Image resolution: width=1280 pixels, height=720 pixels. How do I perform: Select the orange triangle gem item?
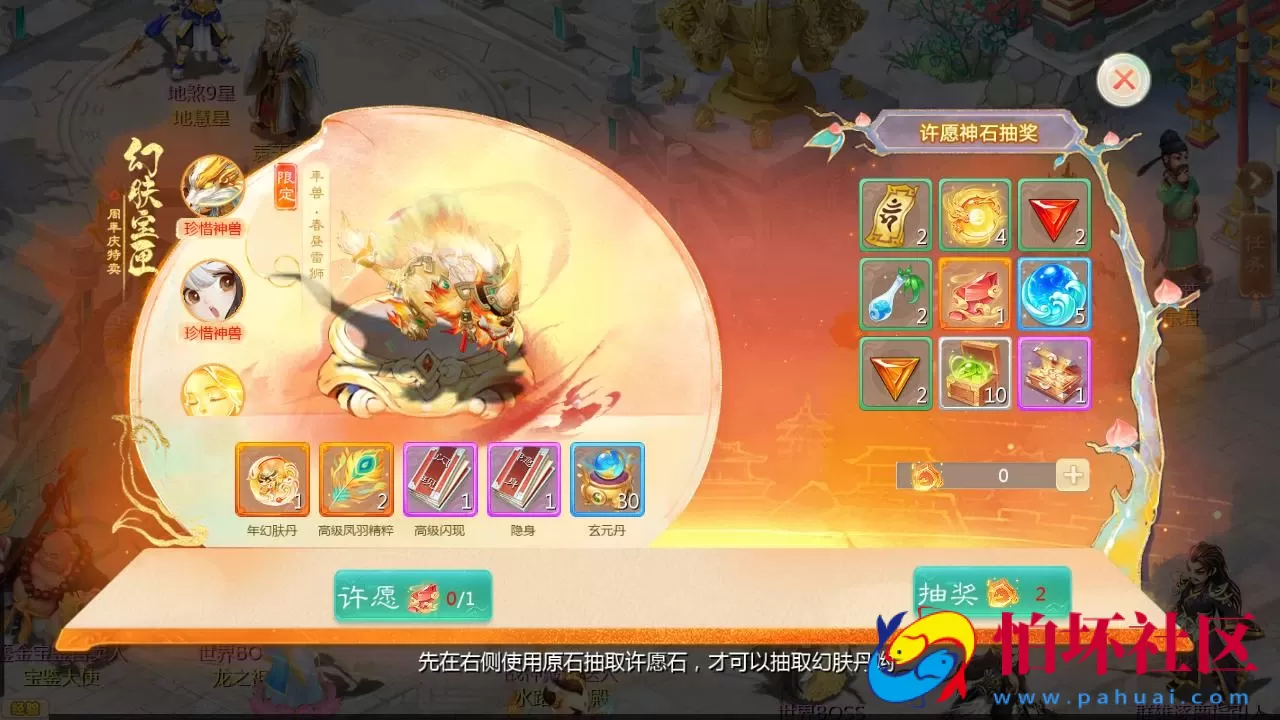[893, 375]
